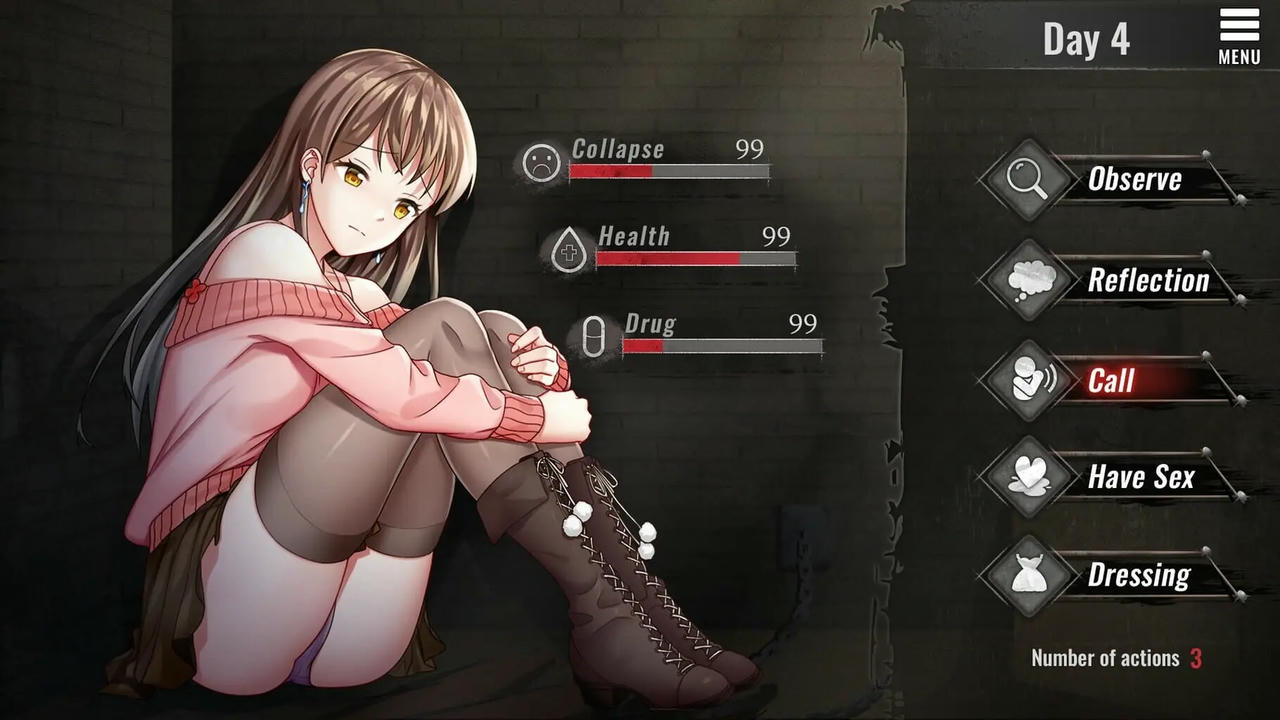Open the Dressing action
Viewport: 1280px width, 720px height.
pos(1138,576)
